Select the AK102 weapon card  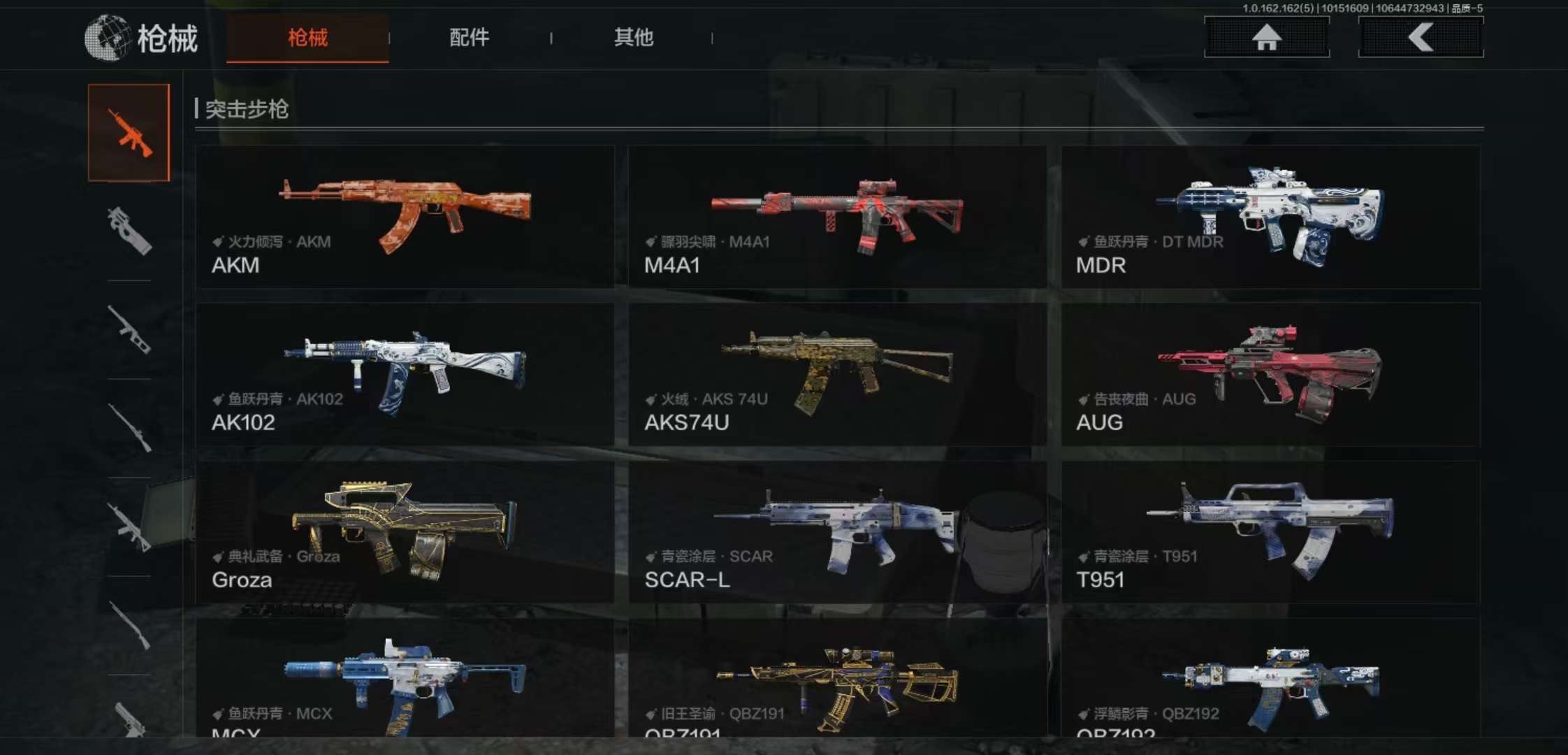405,374
